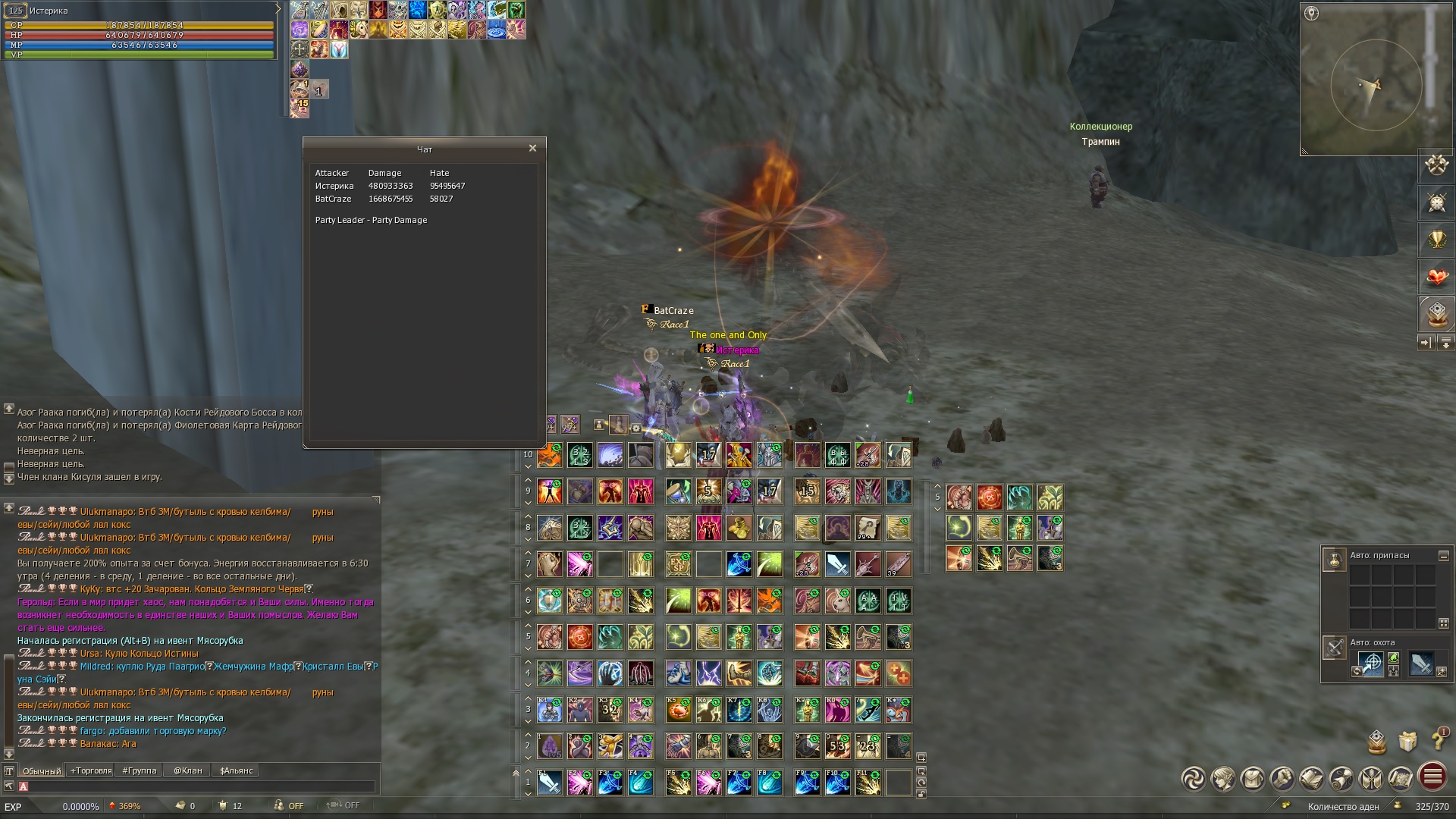Open the gift box rewards icon
The width and height of the screenshot is (1456, 819).
click(x=1407, y=741)
